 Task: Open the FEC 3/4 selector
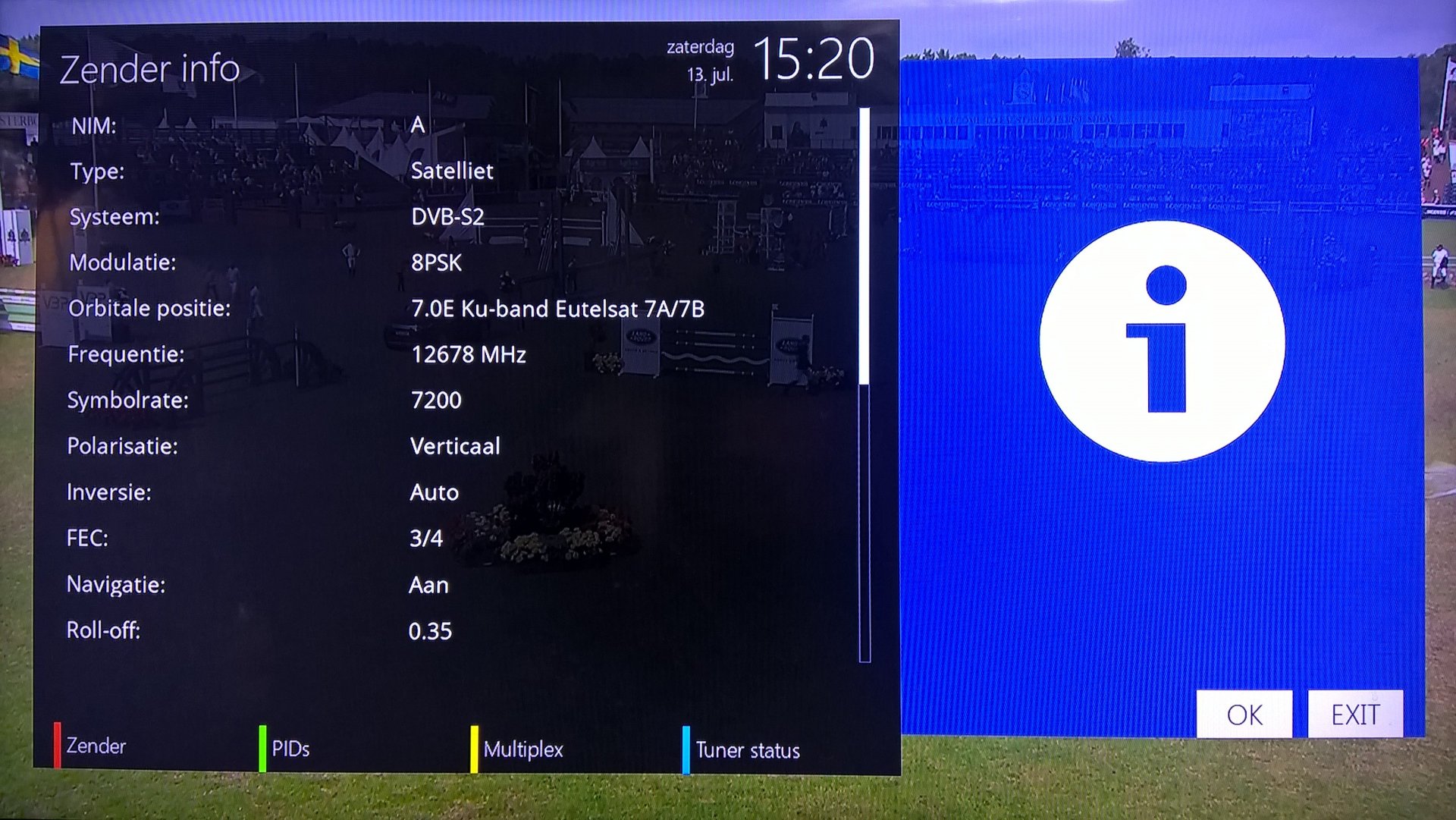coord(425,539)
